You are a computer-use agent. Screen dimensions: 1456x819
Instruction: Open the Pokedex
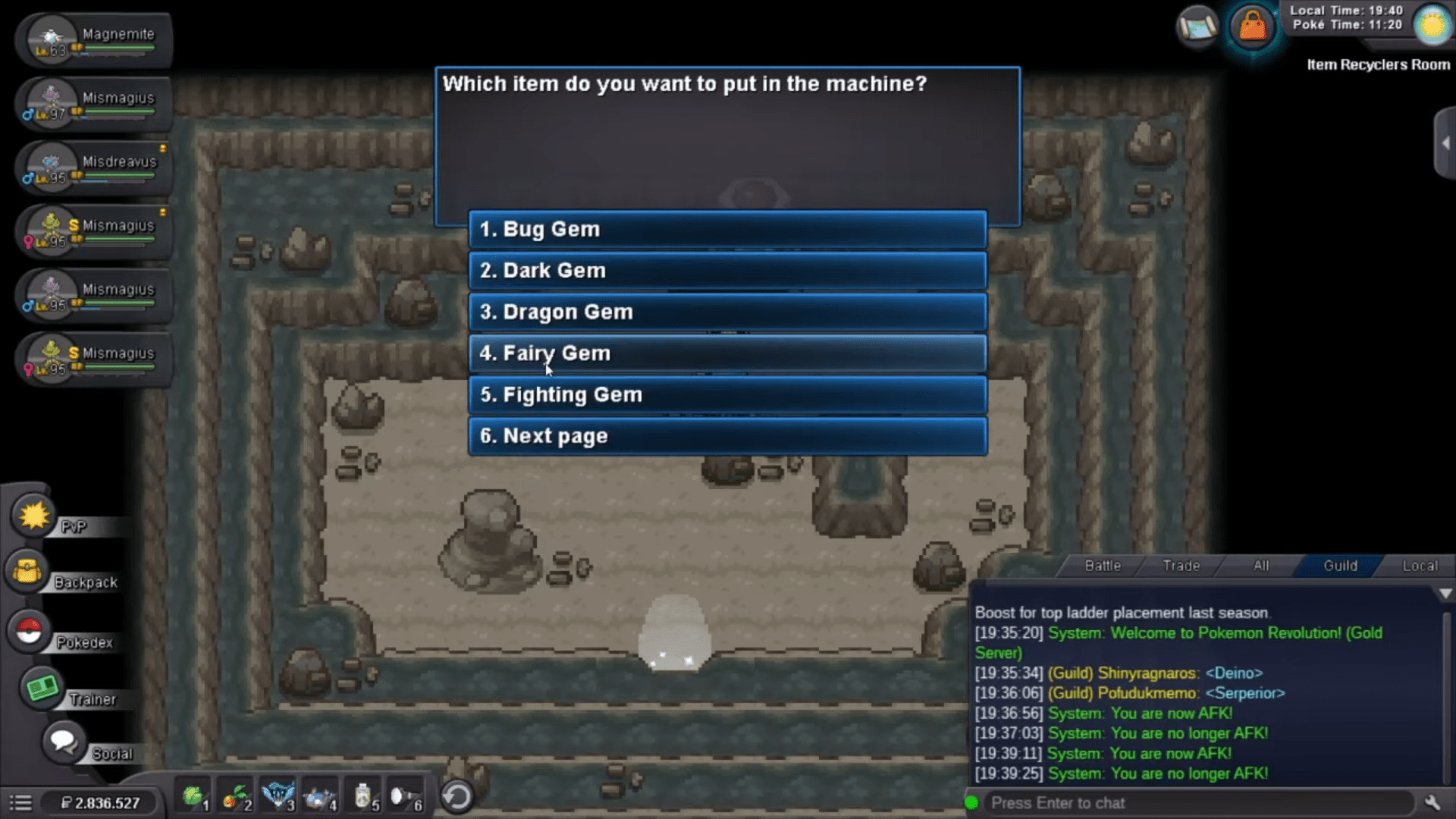point(30,631)
